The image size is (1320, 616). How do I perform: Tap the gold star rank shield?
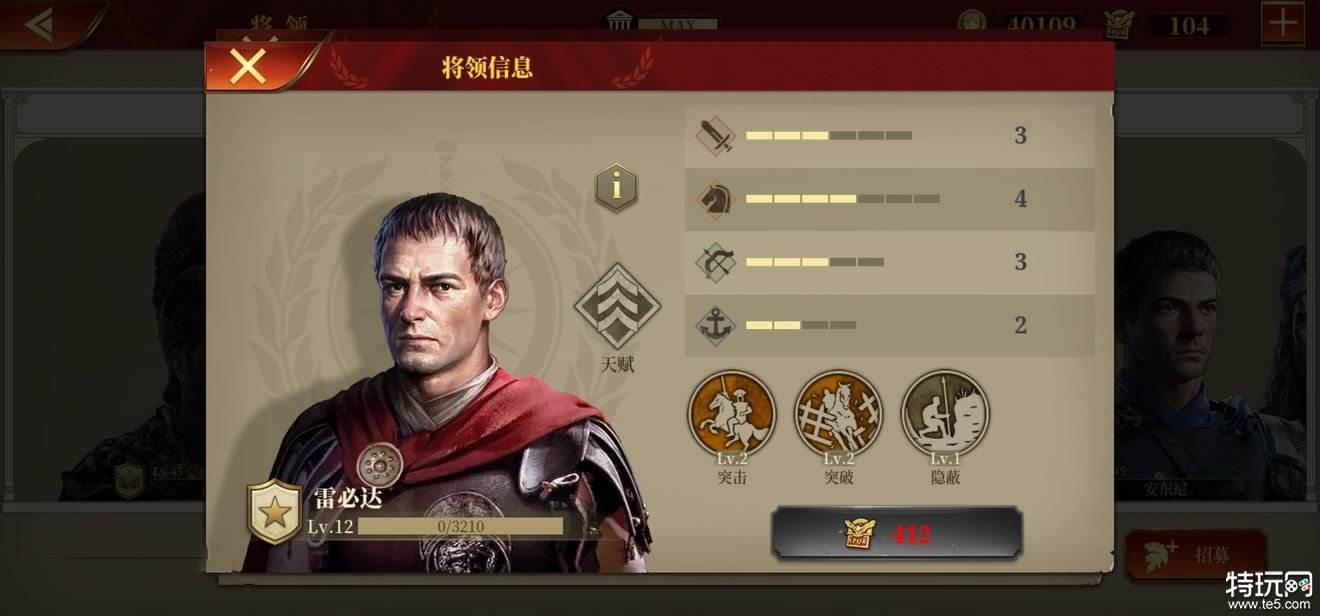(274, 511)
